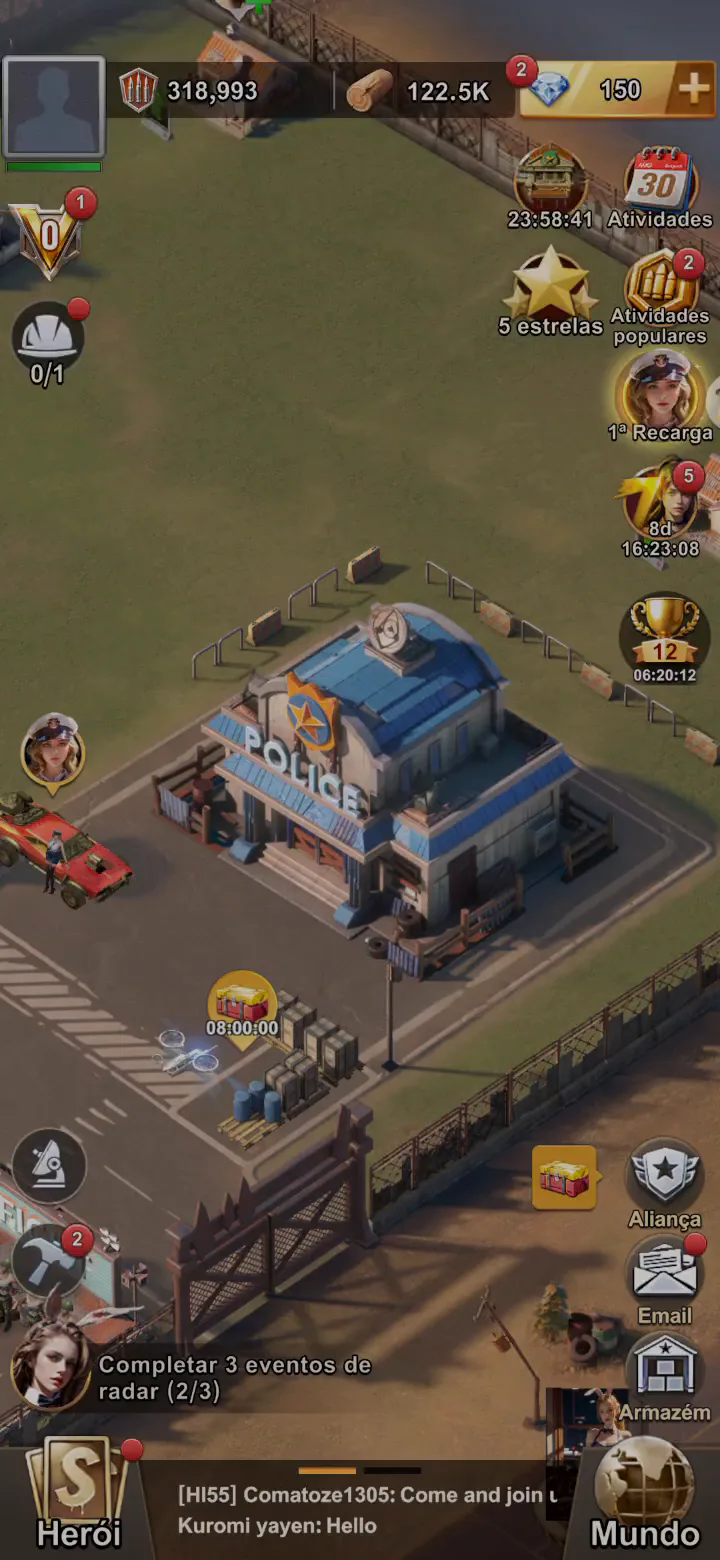Go to the Mundo map
The height and width of the screenshot is (1560, 720).
[x=645, y=1495]
